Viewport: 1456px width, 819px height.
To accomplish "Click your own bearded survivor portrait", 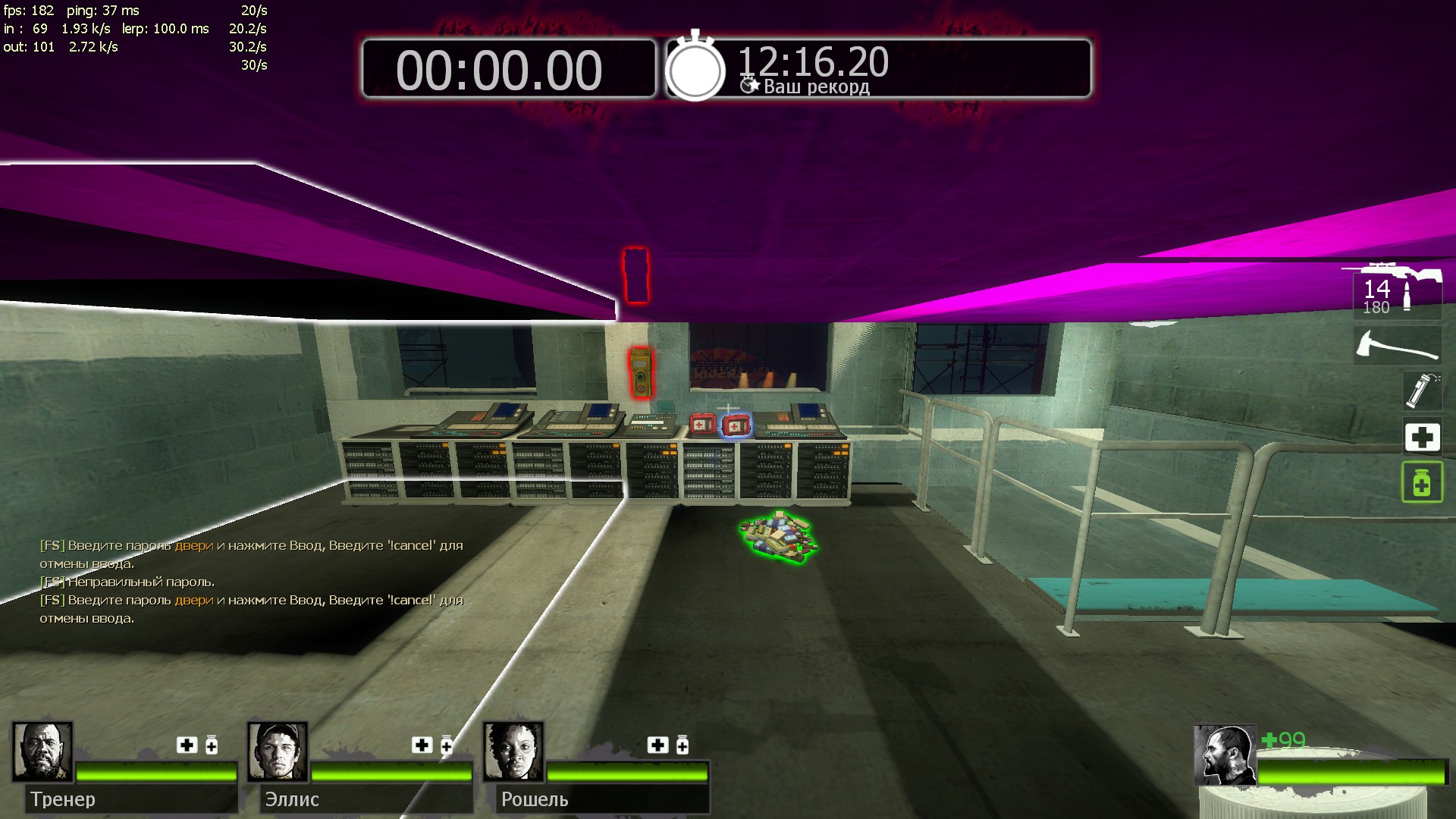I will click(x=1224, y=755).
